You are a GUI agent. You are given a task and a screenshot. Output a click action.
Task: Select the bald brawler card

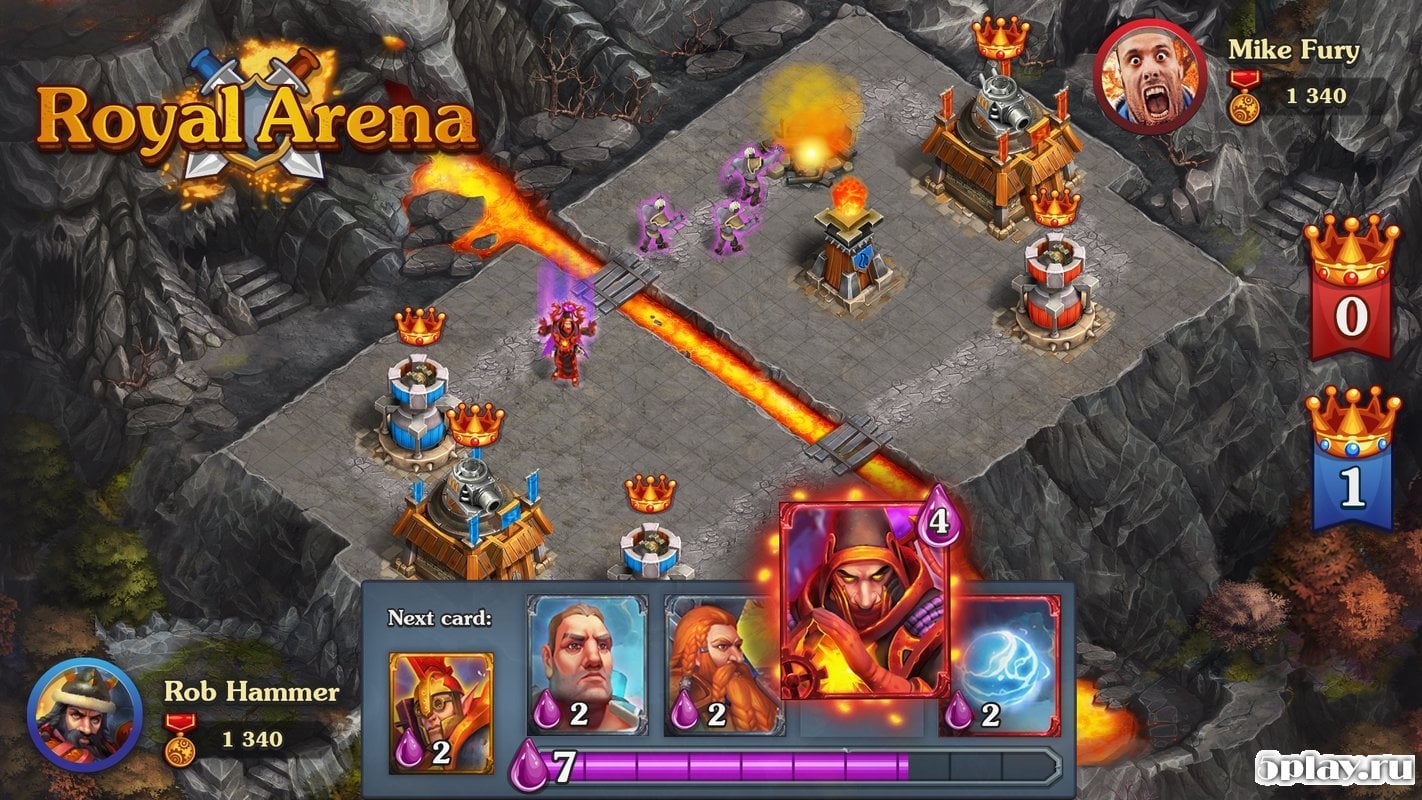pyautogui.click(x=587, y=665)
